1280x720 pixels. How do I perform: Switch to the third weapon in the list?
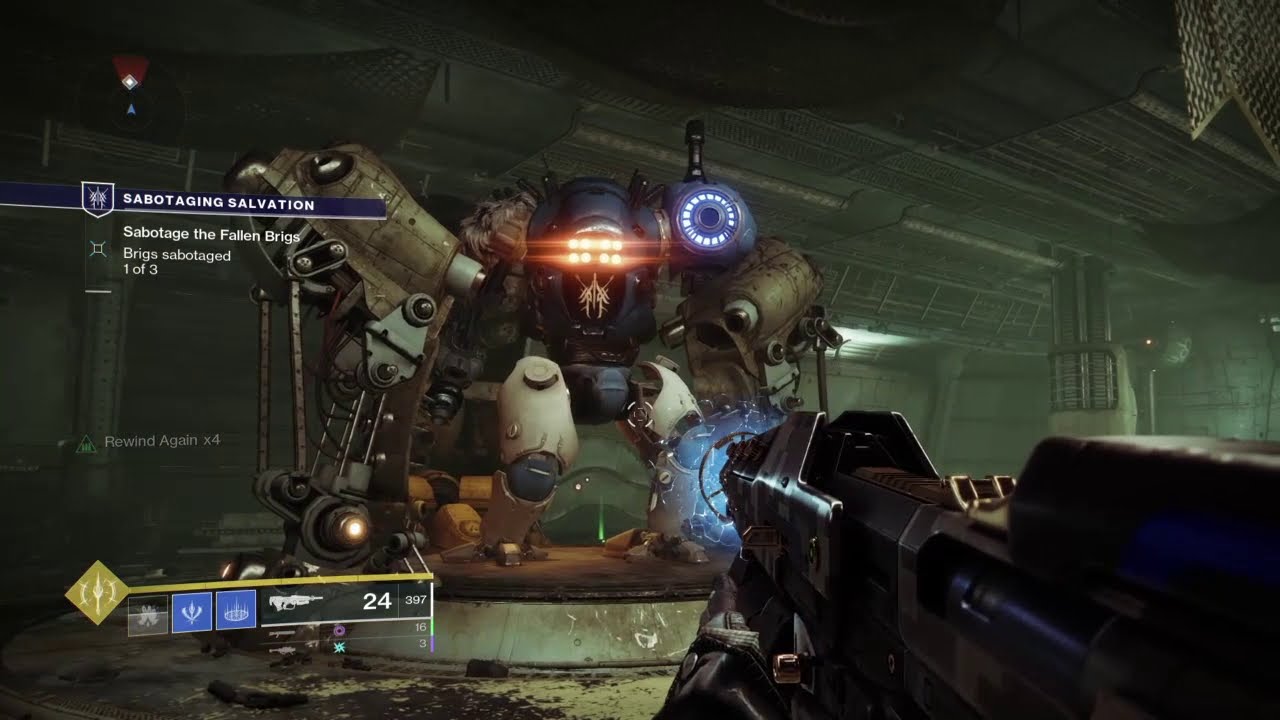click(x=283, y=649)
